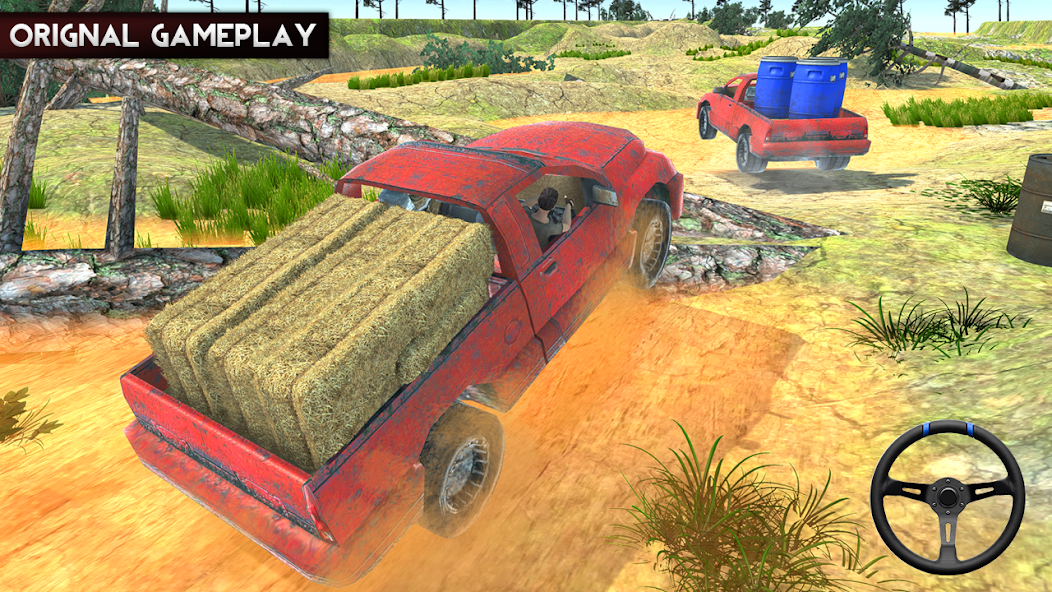Image resolution: width=1052 pixels, height=592 pixels.
Task: Tap the steering wheel control
Action: tap(946, 496)
